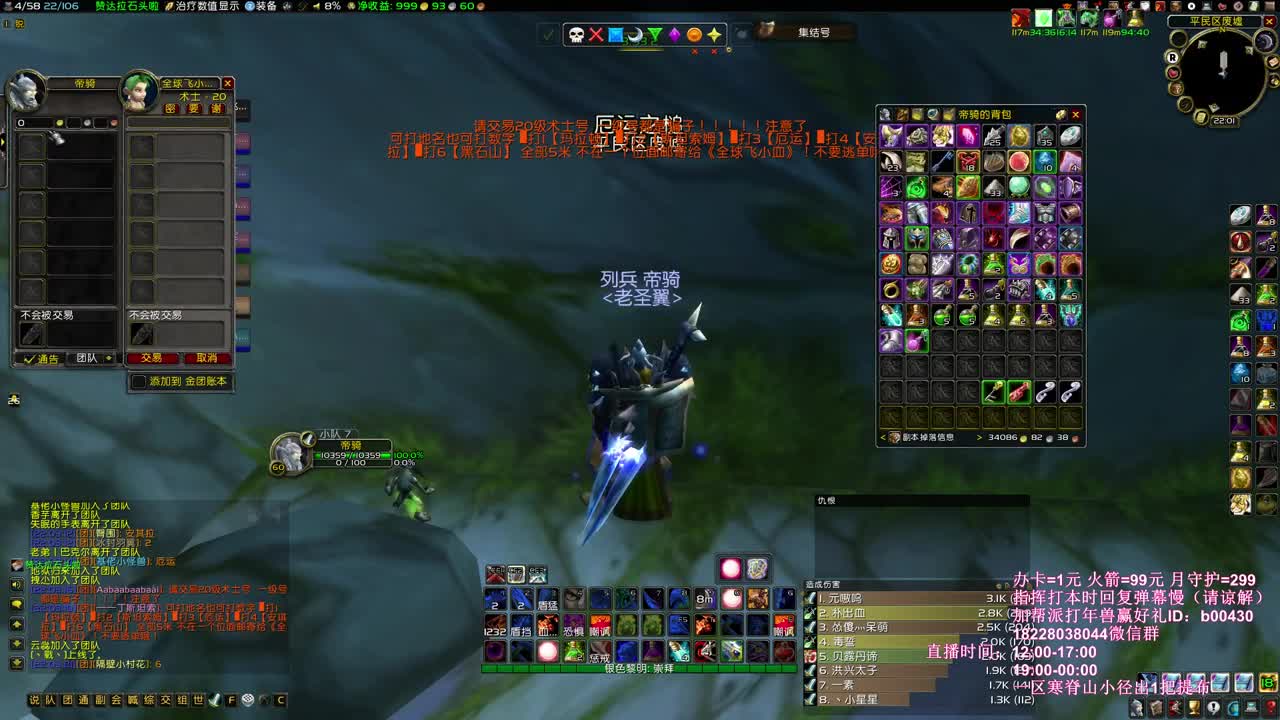Switch to the 世 chat tab

click(x=196, y=699)
